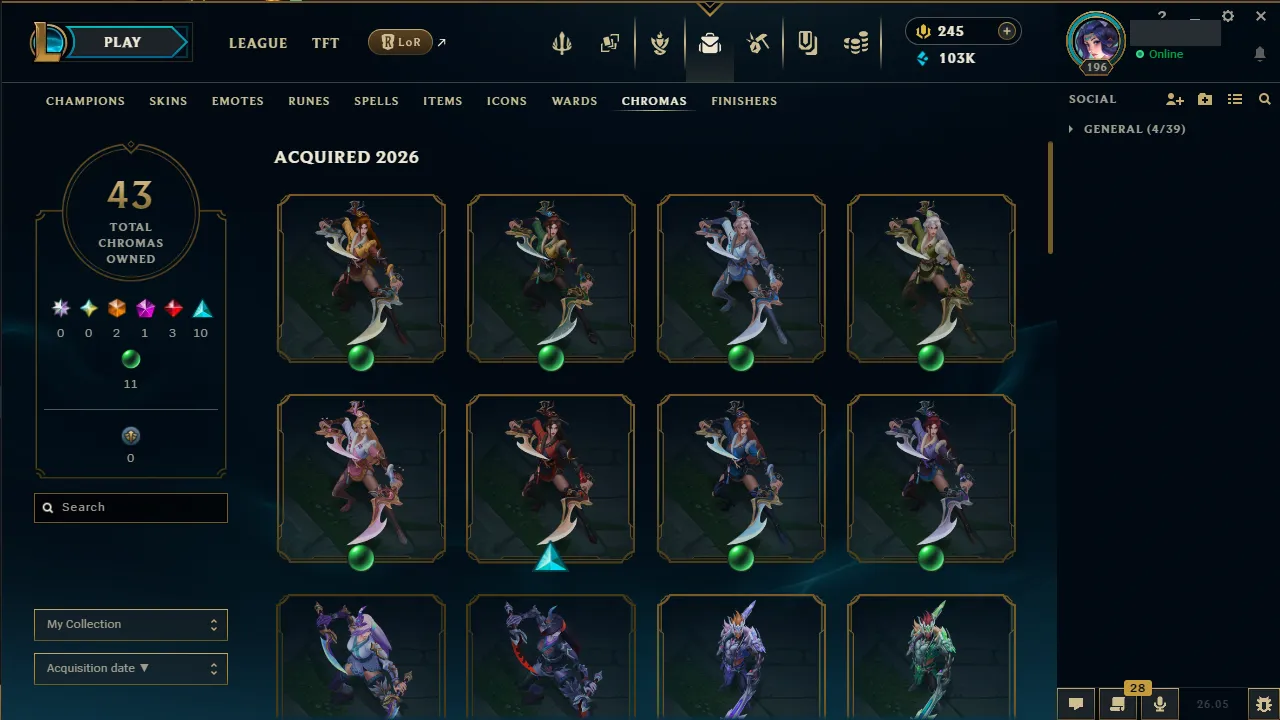Screen dimensions: 1280x720
Task: Open the Collection backpack icon
Action: coord(710,42)
